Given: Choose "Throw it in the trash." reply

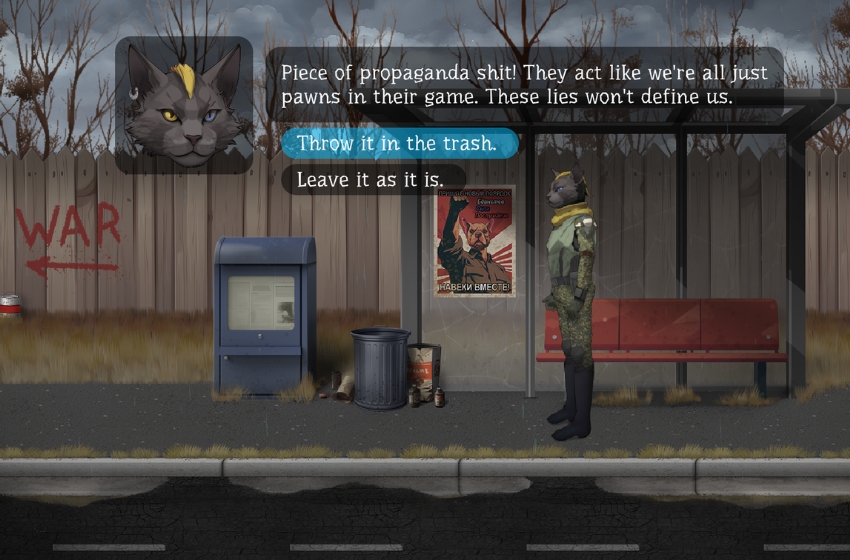Looking at the screenshot, I should 397,144.
